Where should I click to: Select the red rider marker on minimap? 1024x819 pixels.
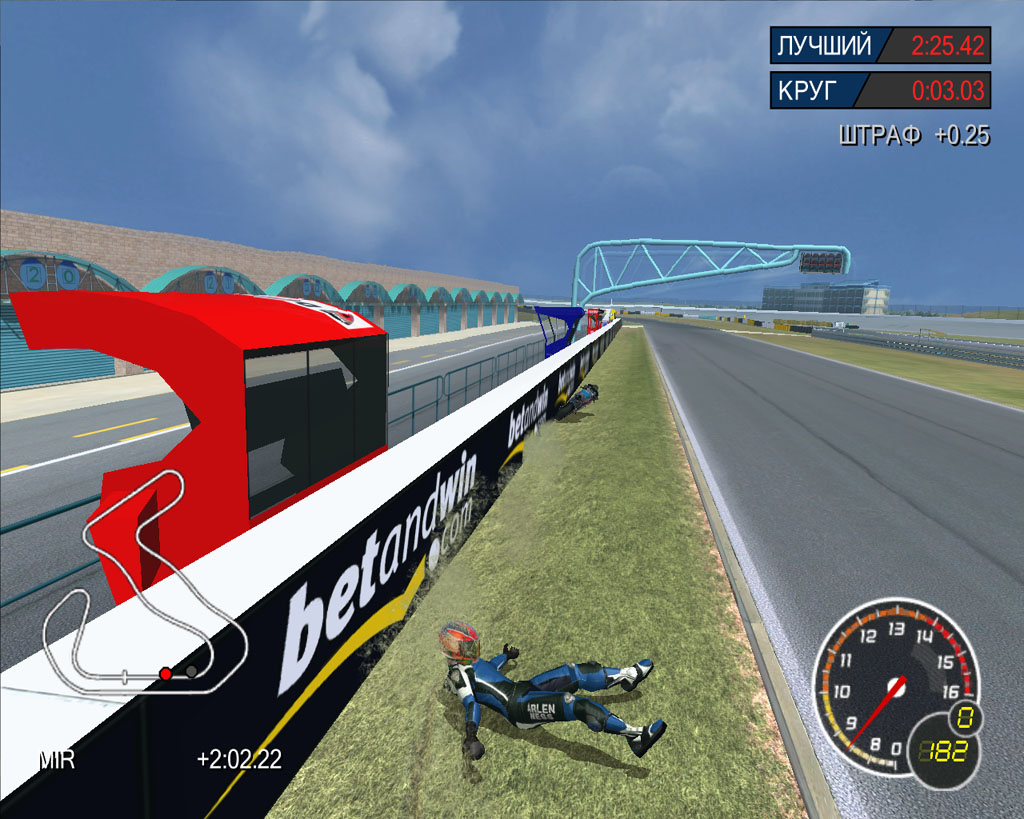[x=166, y=673]
